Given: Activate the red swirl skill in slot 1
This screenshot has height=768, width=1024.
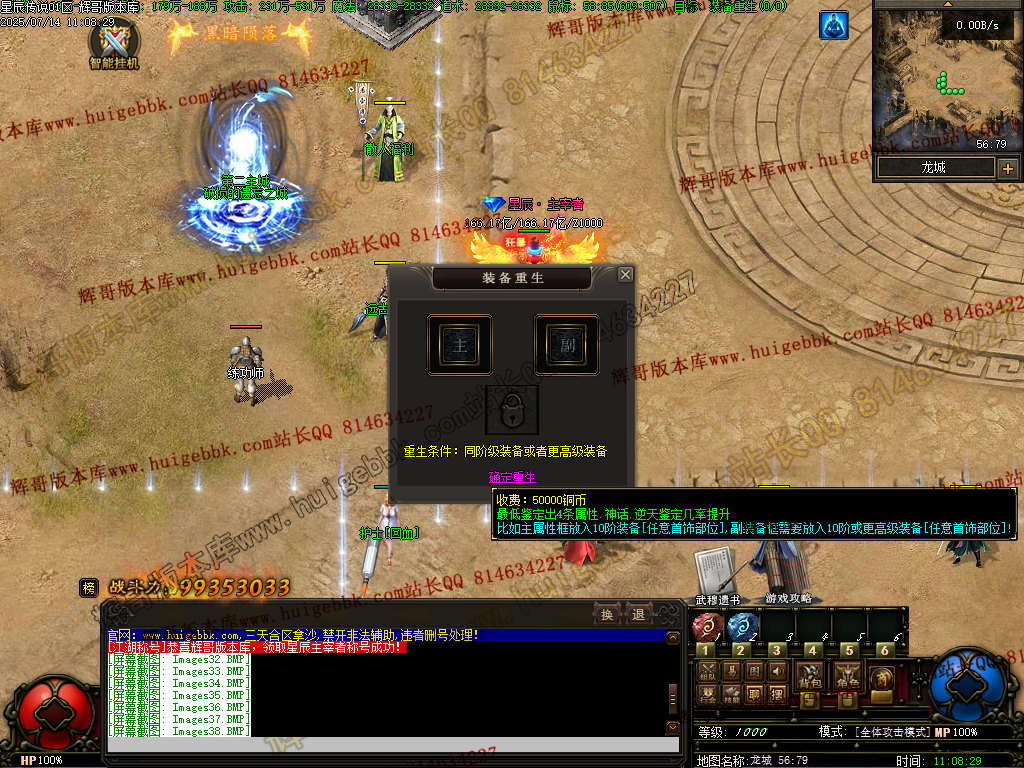Looking at the screenshot, I should pyautogui.click(x=706, y=627).
